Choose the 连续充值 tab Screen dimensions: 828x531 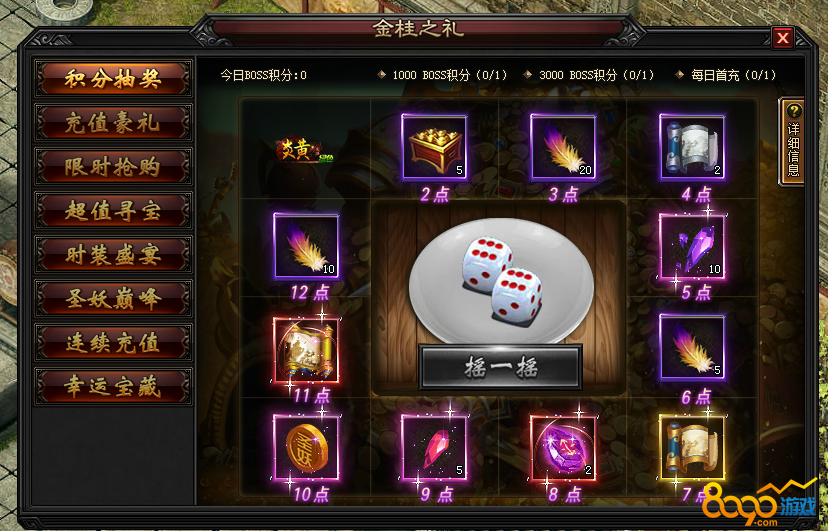(112, 341)
